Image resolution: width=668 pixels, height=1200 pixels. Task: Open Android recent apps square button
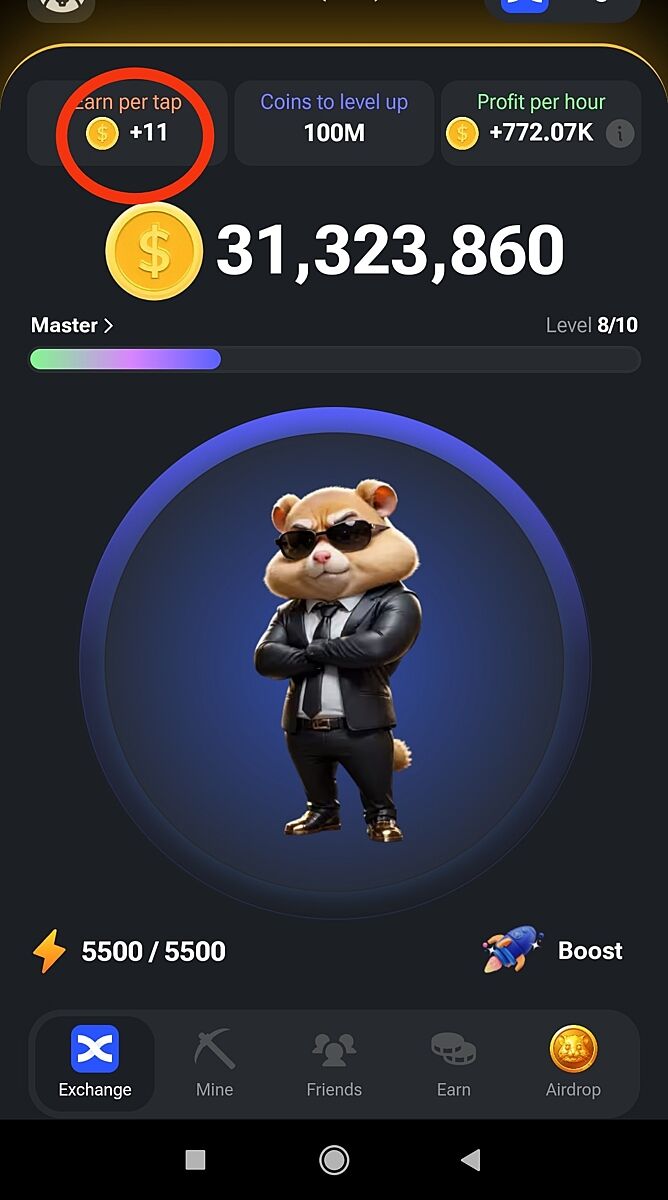(x=196, y=1159)
